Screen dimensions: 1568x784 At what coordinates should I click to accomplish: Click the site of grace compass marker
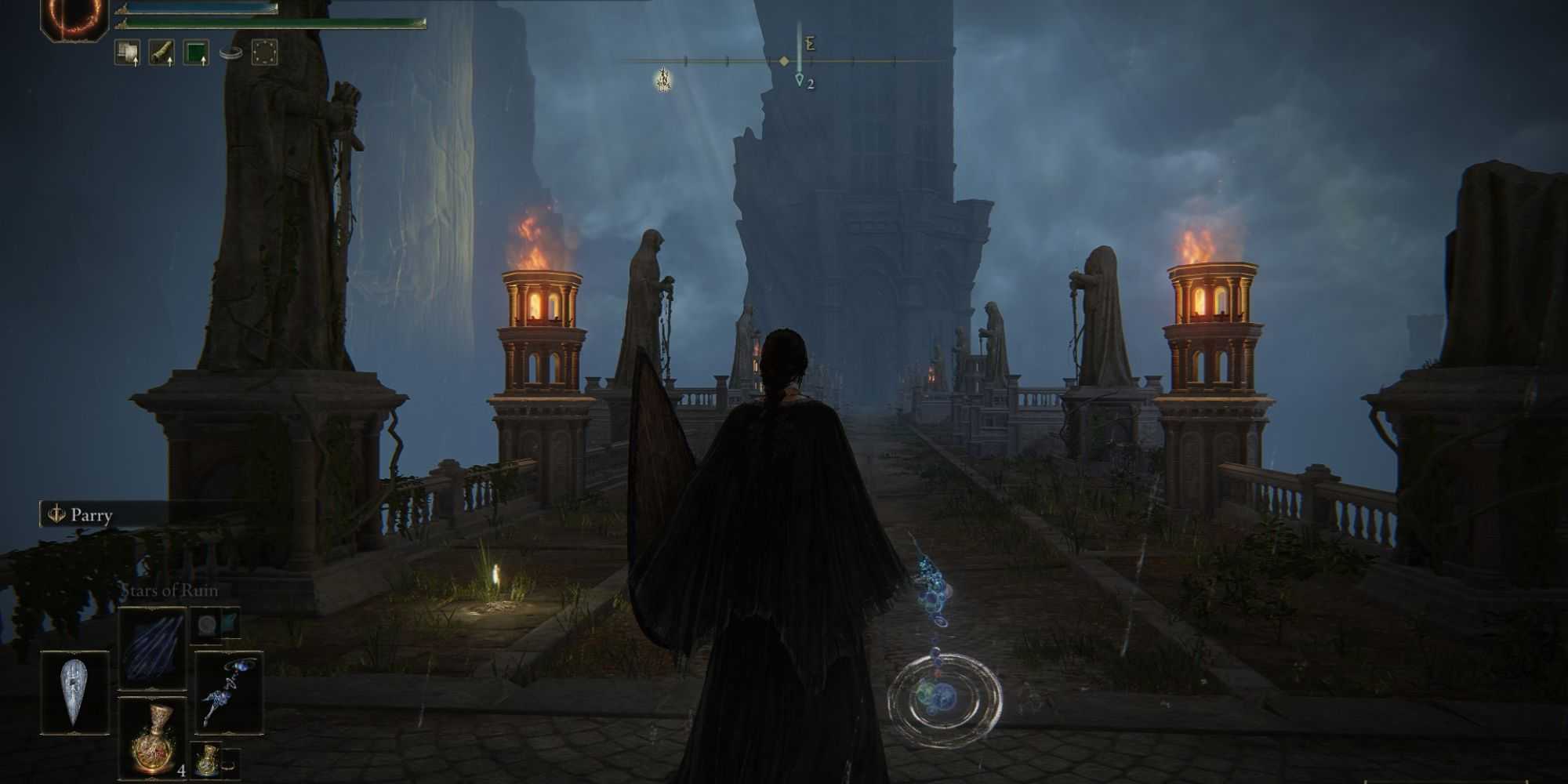click(663, 78)
